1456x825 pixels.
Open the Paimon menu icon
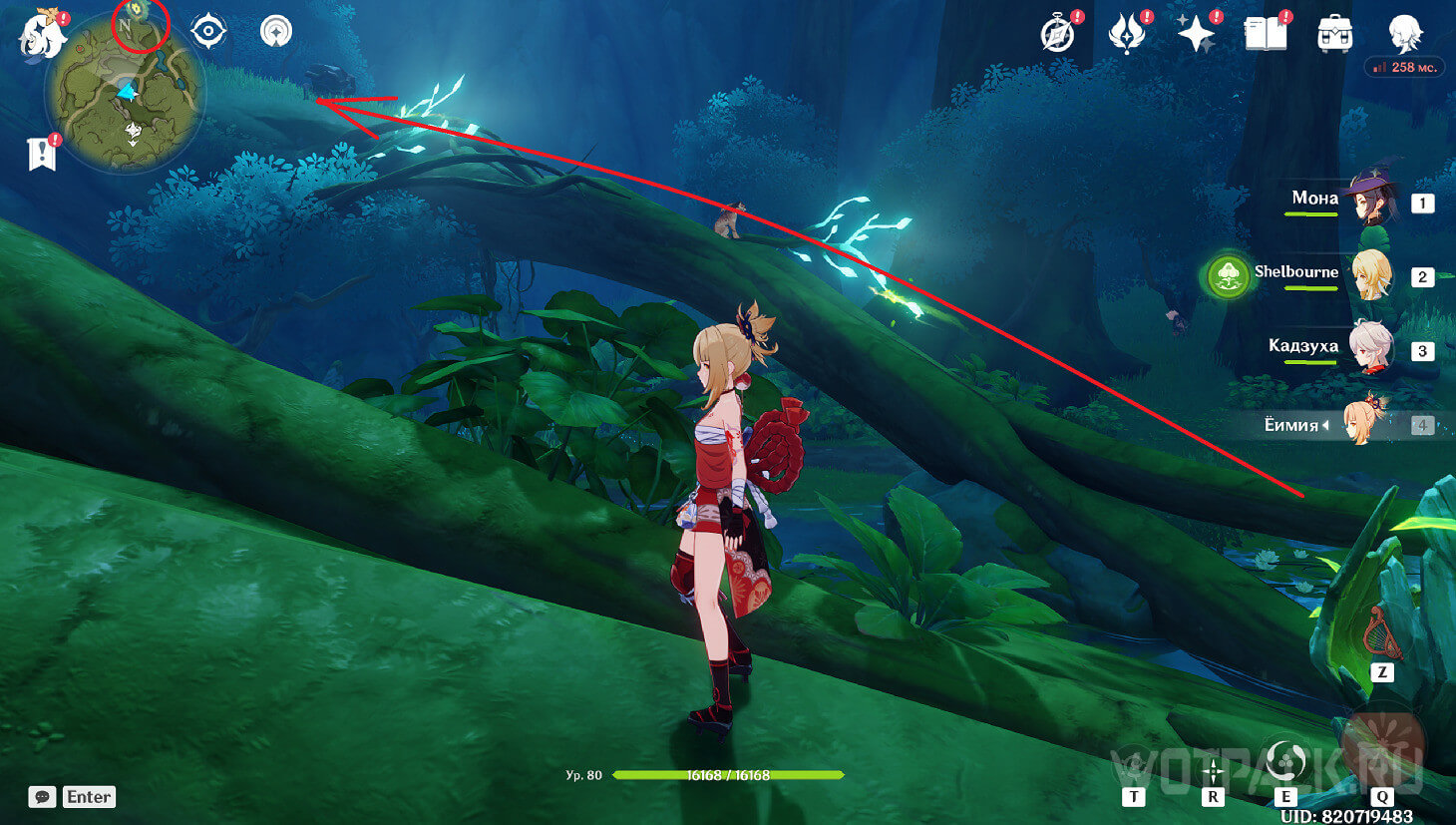(42, 33)
